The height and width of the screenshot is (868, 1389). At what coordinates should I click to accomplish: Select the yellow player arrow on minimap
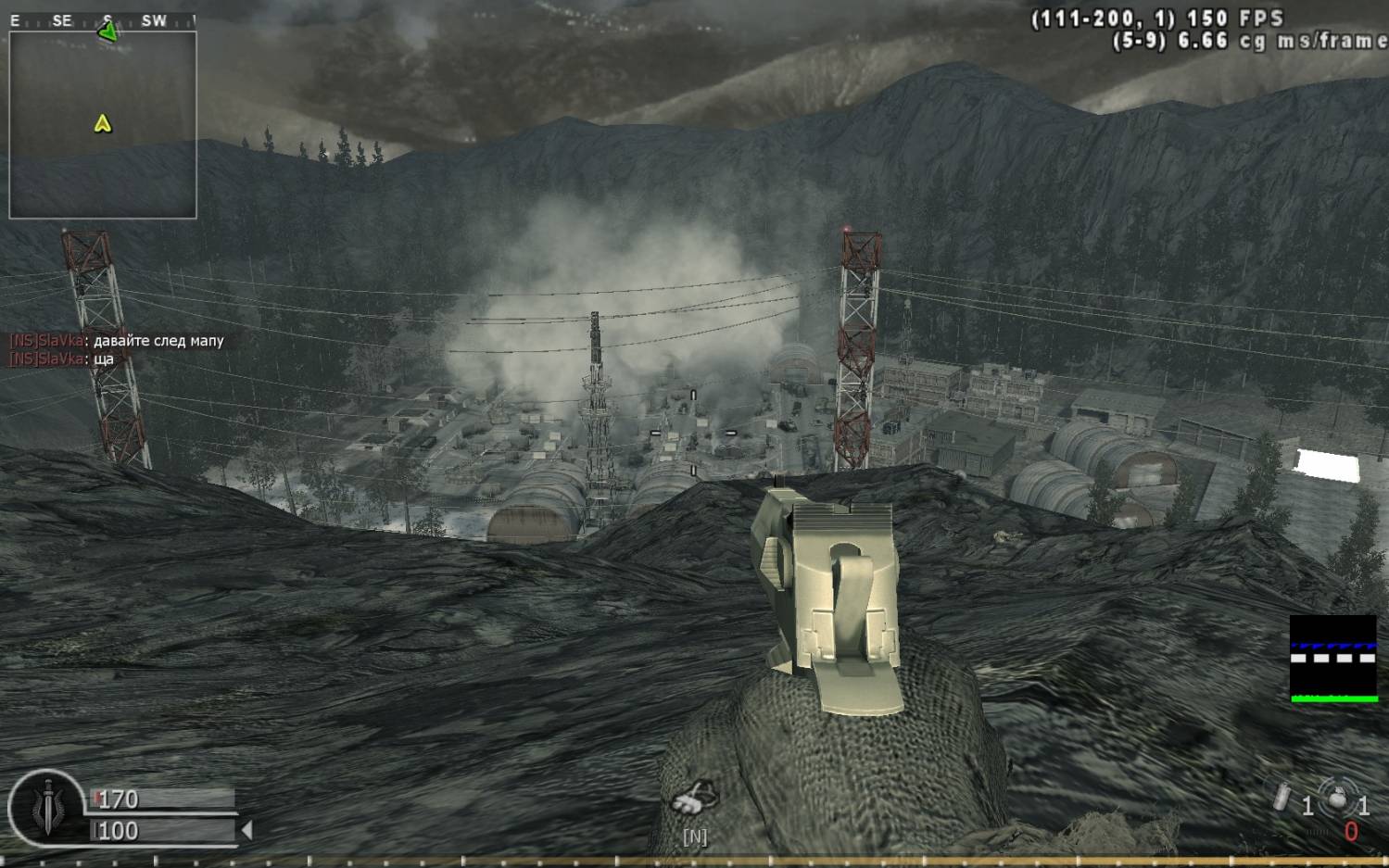(103, 123)
